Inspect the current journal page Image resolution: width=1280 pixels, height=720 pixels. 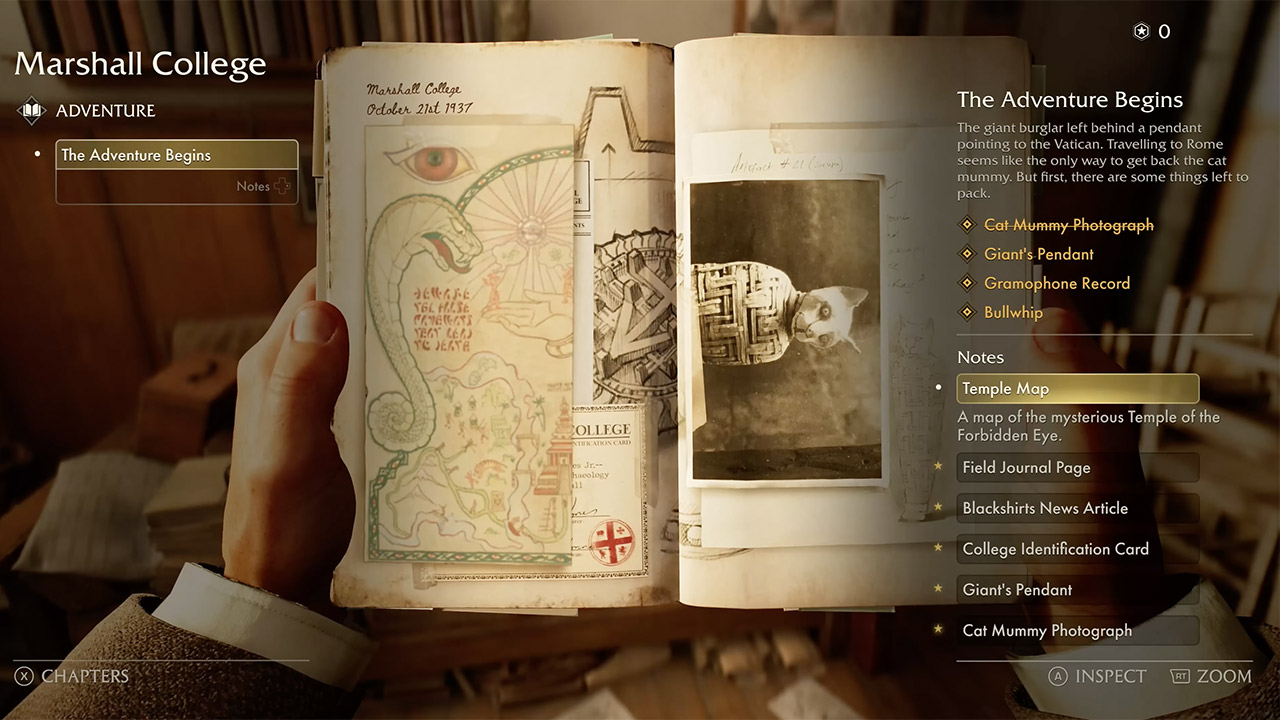[x=1097, y=676]
